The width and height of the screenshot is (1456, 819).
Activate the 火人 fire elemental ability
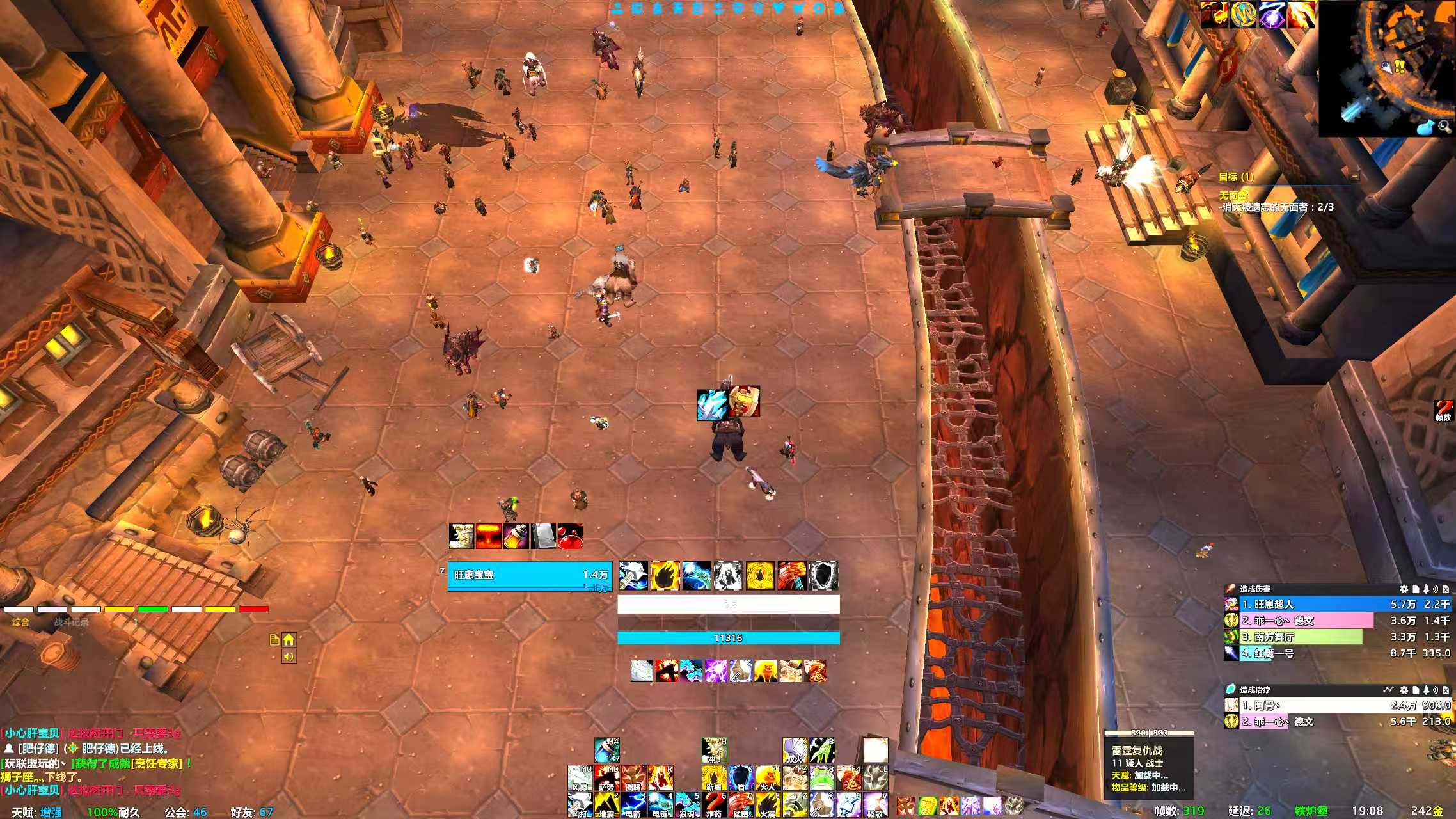tap(767, 777)
